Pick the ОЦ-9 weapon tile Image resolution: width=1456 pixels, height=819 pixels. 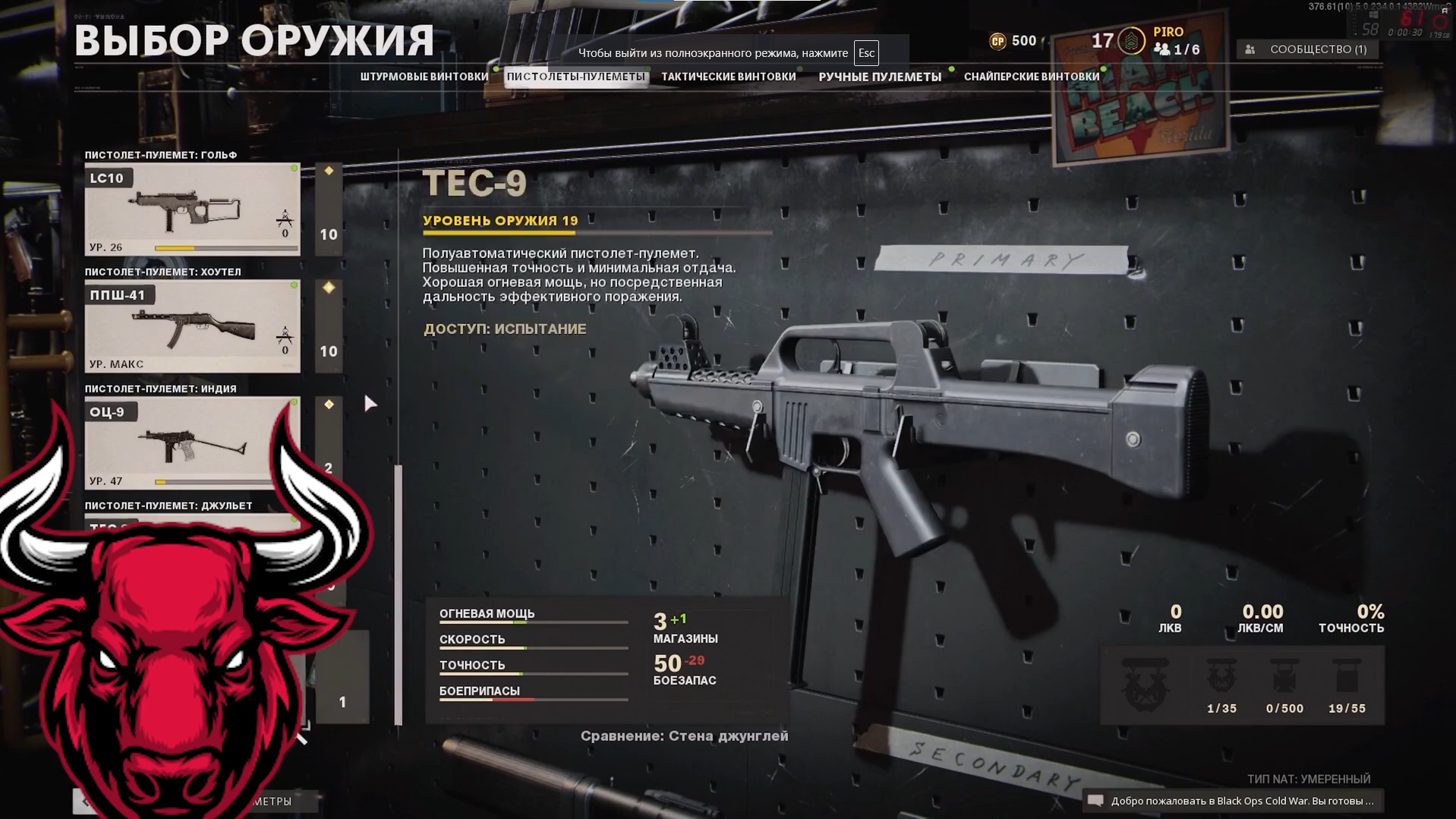click(192, 443)
